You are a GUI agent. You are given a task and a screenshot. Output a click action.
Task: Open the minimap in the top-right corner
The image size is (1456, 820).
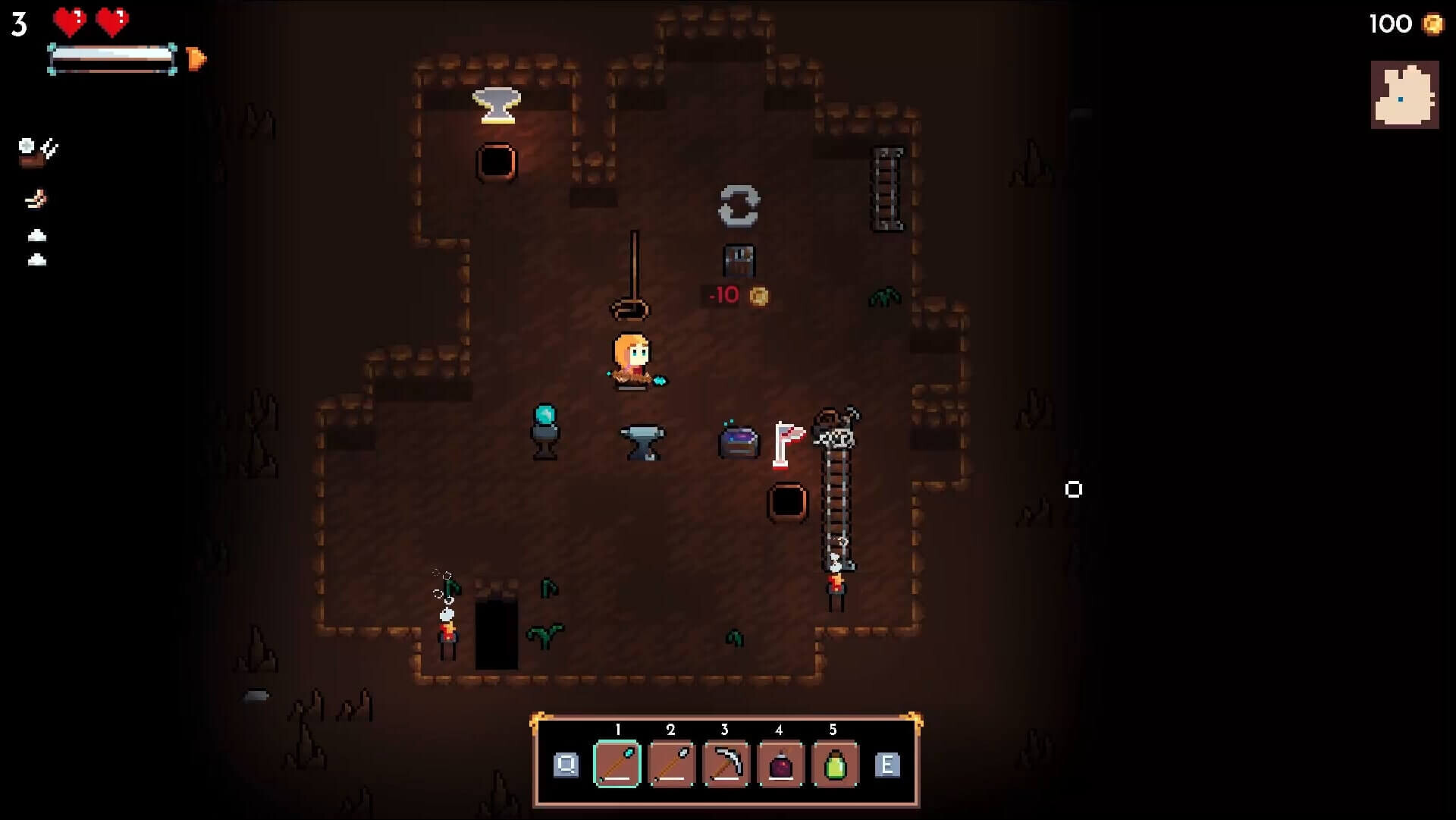point(1404,95)
